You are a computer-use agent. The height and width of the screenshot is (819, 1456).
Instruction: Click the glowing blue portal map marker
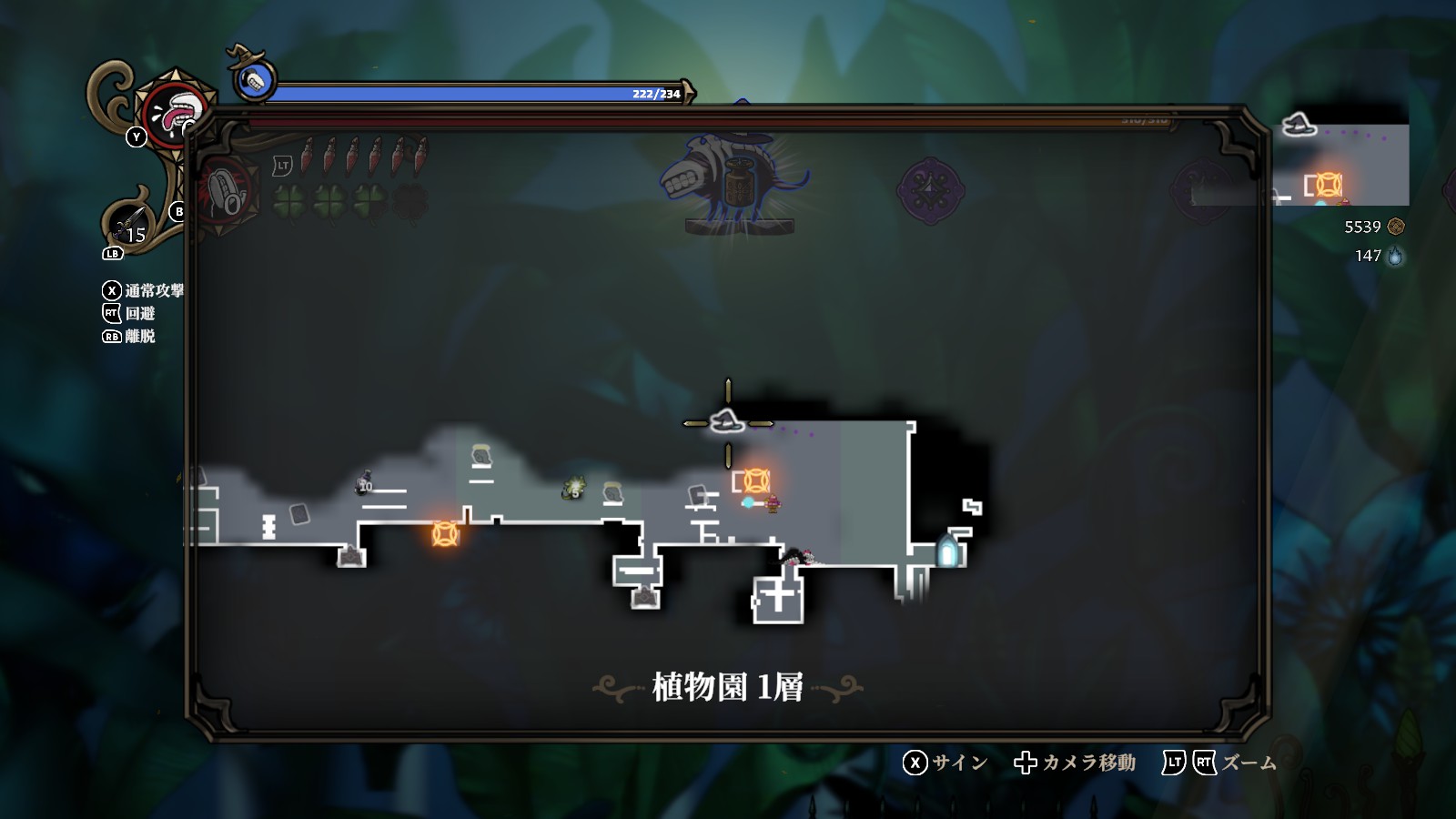click(947, 551)
